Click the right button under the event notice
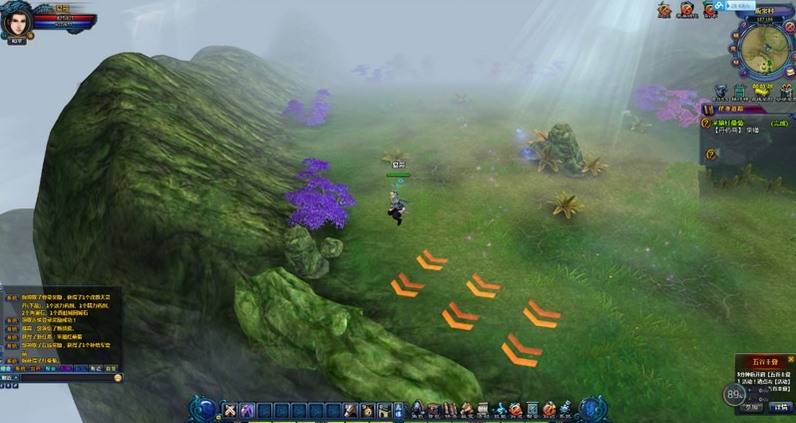This screenshot has width=796, height=423. (x=781, y=407)
